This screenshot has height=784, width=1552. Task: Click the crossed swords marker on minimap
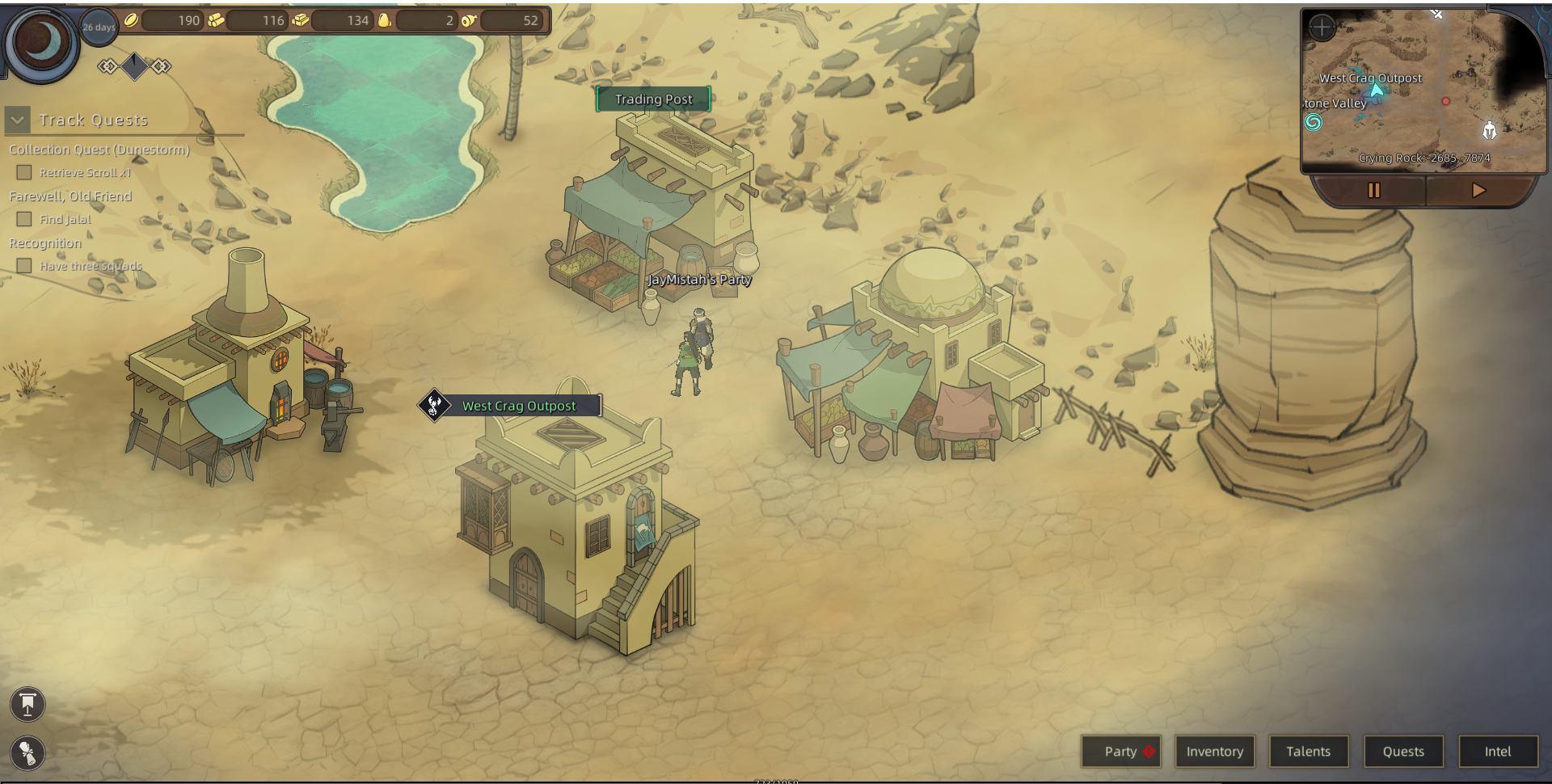coord(1436,14)
